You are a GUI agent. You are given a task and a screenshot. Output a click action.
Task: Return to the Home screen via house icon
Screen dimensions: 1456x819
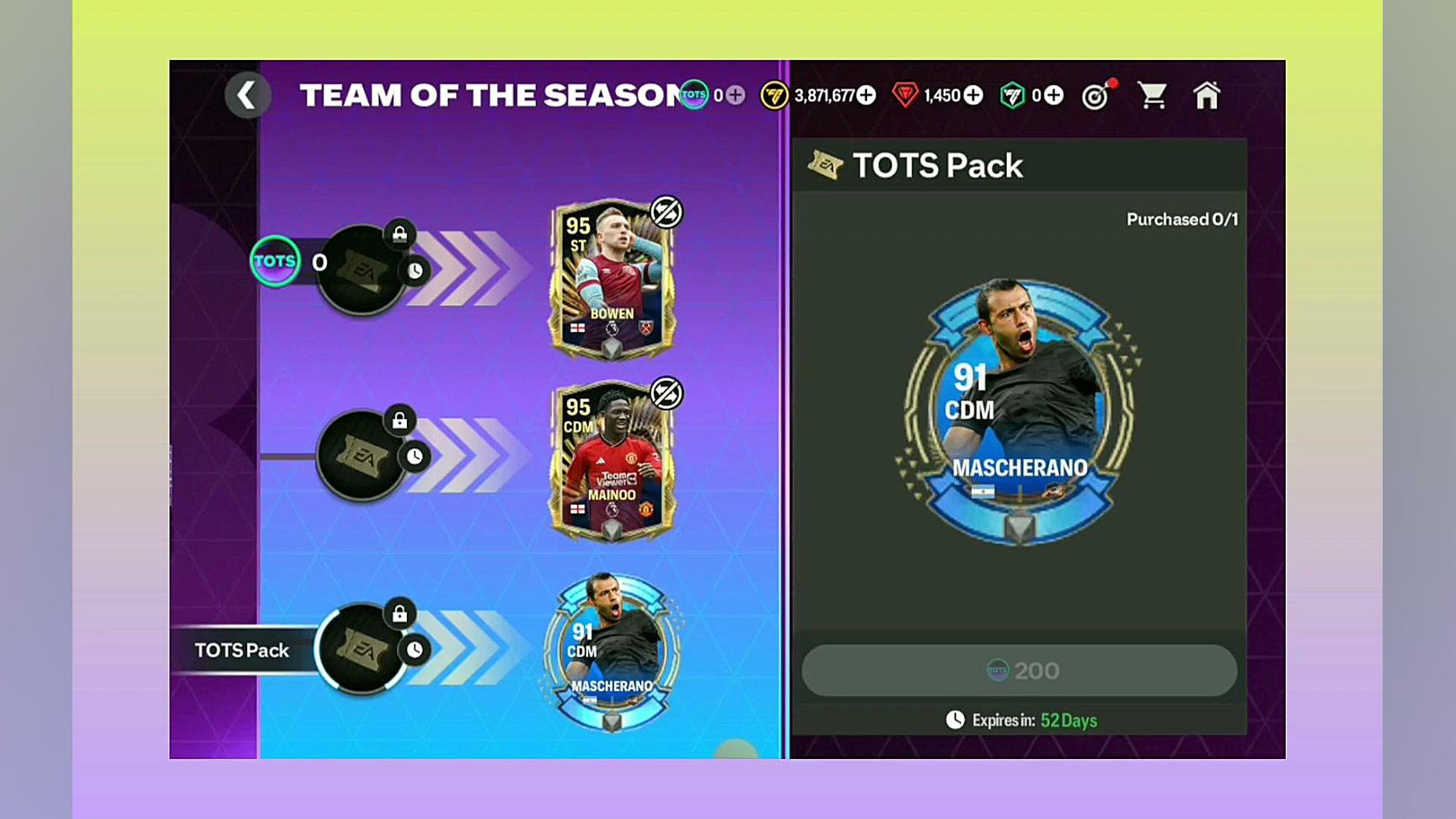click(1207, 95)
